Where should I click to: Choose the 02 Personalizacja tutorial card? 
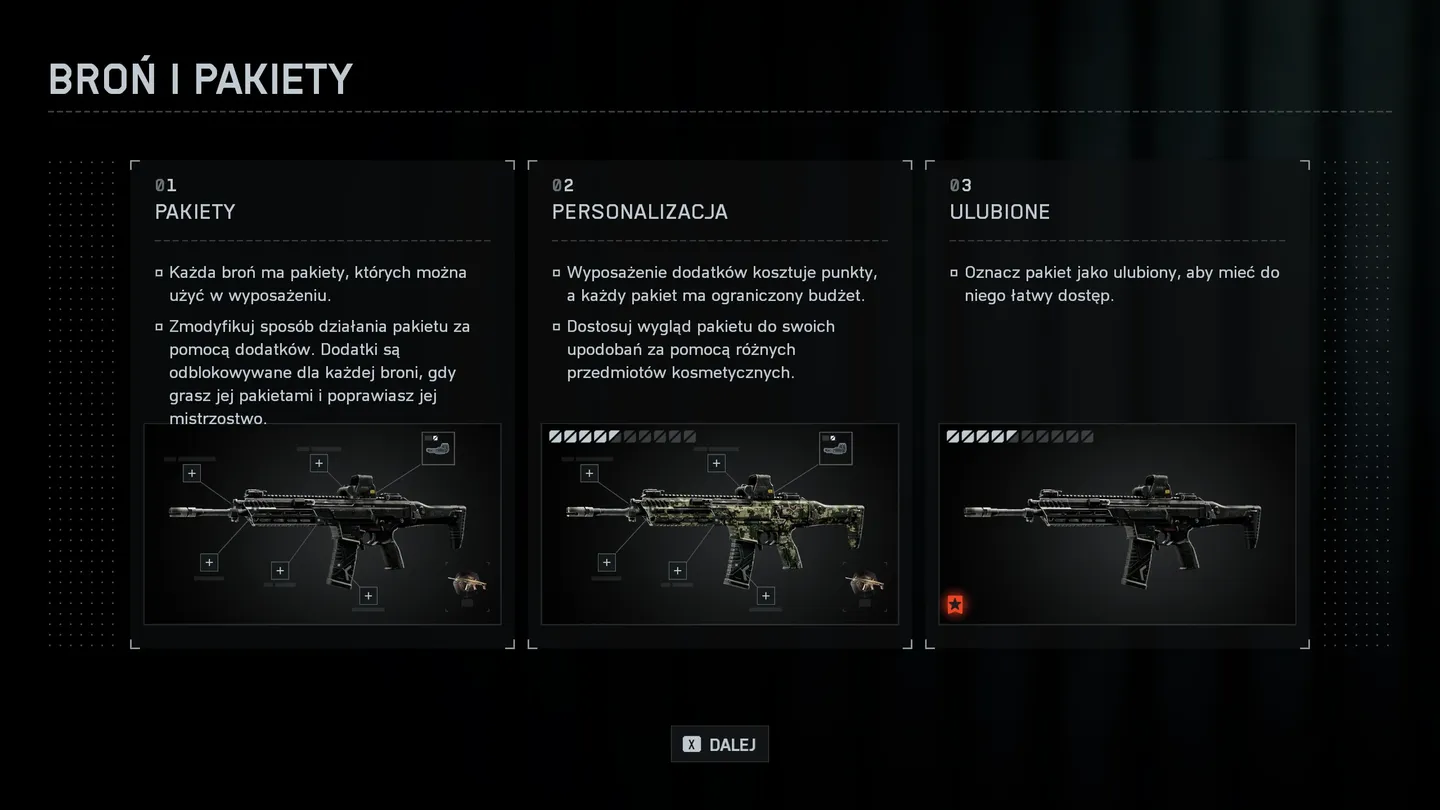tap(719, 404)
